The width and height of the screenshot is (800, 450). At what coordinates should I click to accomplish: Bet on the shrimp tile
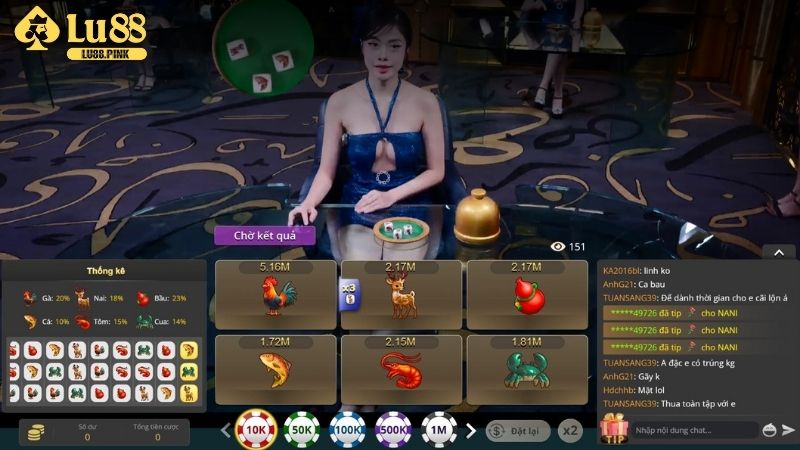pos(402,369)
